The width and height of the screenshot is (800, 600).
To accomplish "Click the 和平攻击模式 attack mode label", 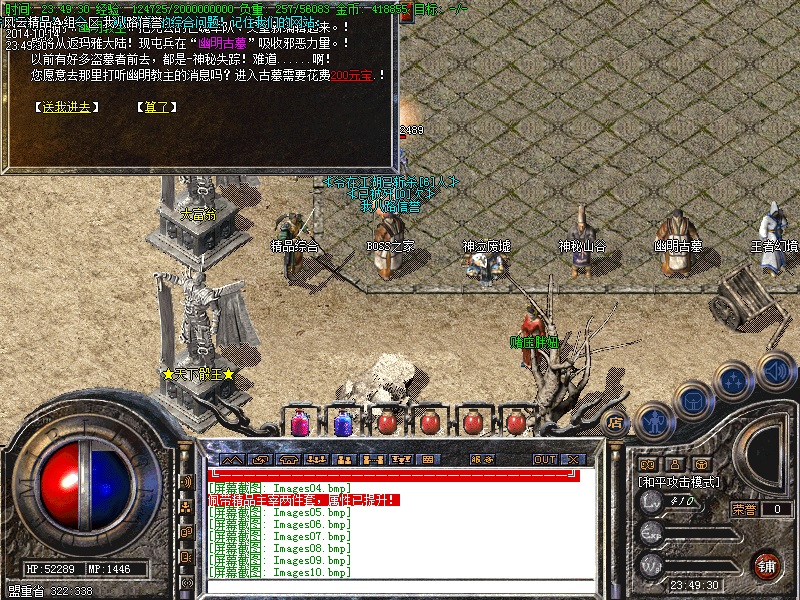I will point(679,482).
